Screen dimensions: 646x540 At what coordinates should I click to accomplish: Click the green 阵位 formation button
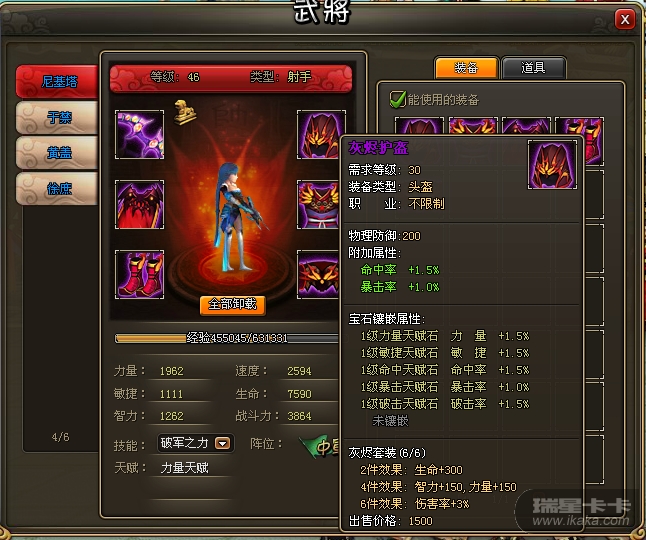click(x=320, y=444)
